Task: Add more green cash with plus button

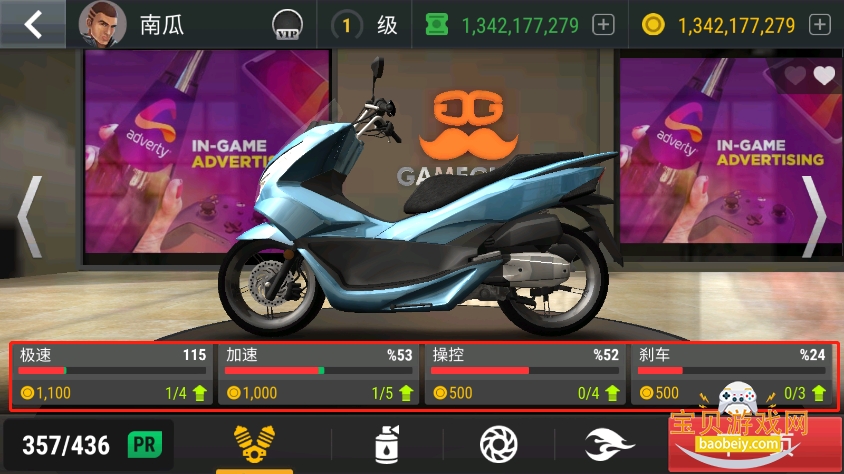Action: click(x=603, y=25)
